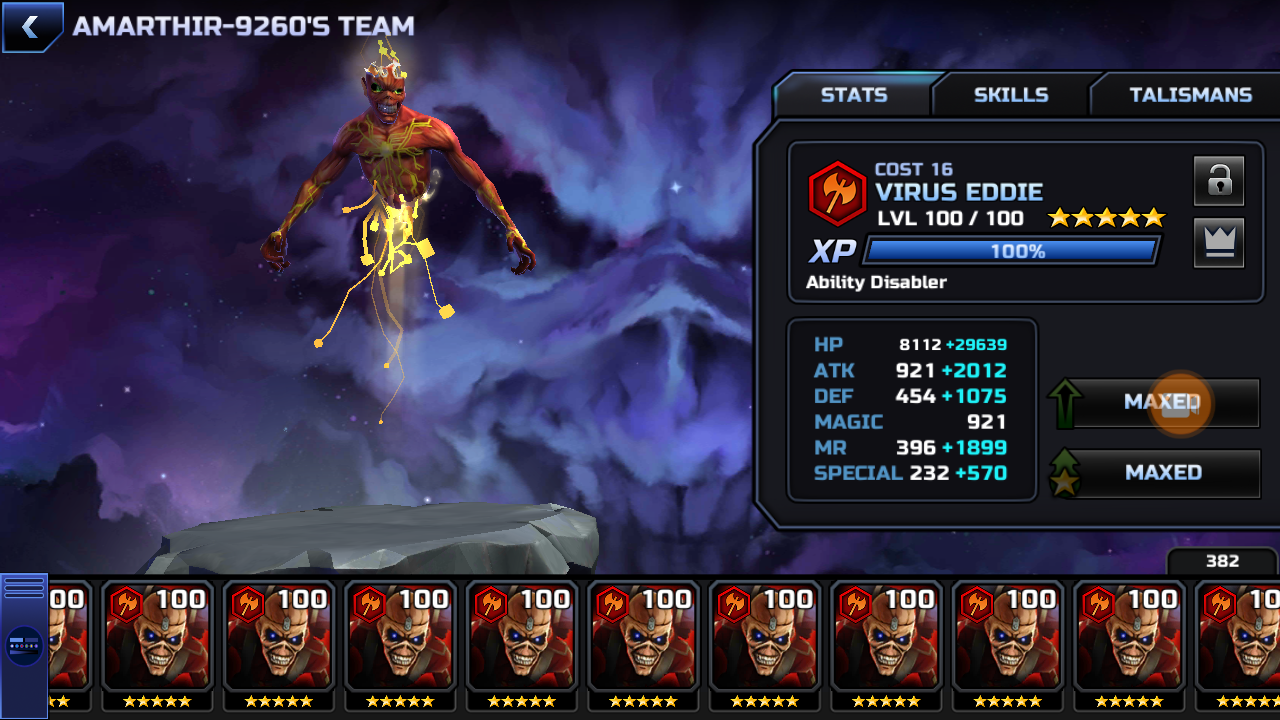Switch to the Skills tab

(x=1011, y=95)
